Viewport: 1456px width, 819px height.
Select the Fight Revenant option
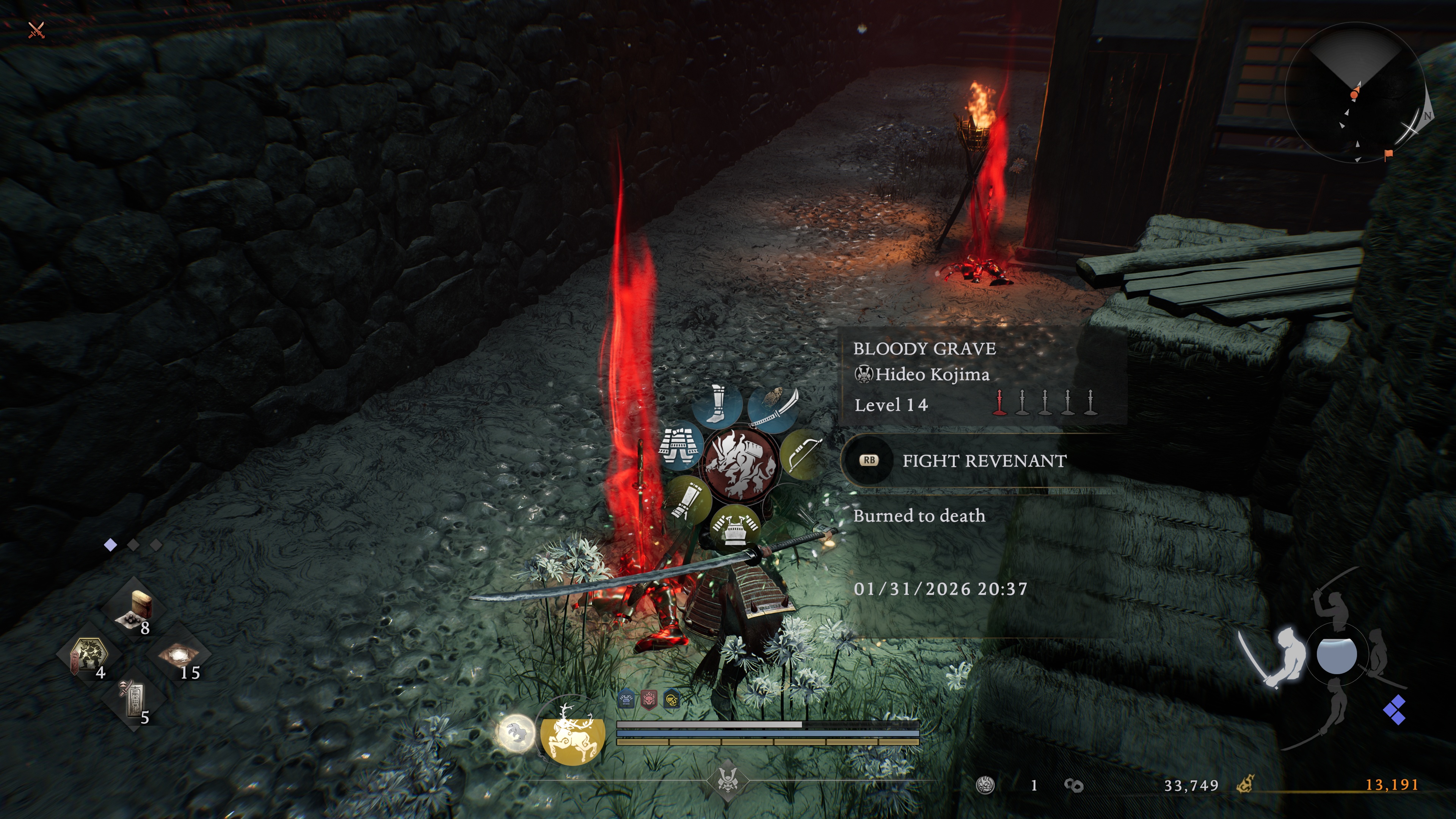coord(984,461)
